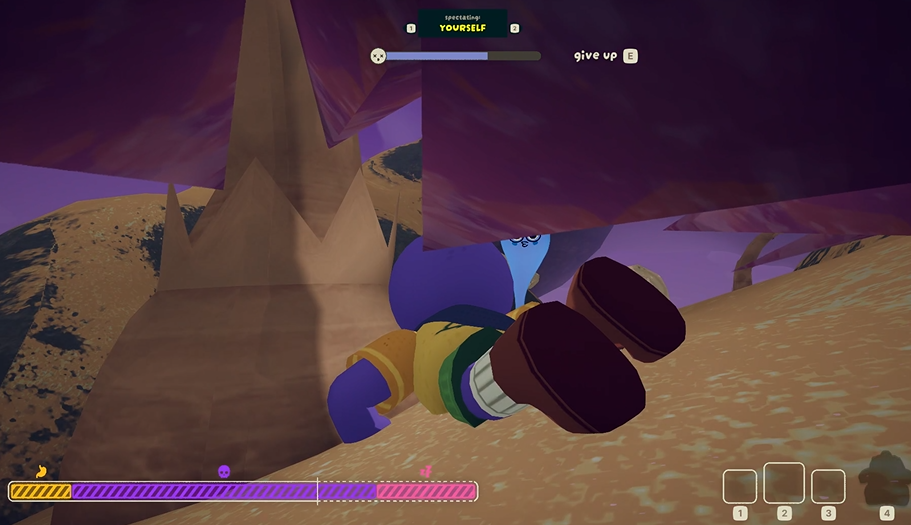
Task: Select the backpack slot in the hotbar
Action: click(x=884, y=476)
